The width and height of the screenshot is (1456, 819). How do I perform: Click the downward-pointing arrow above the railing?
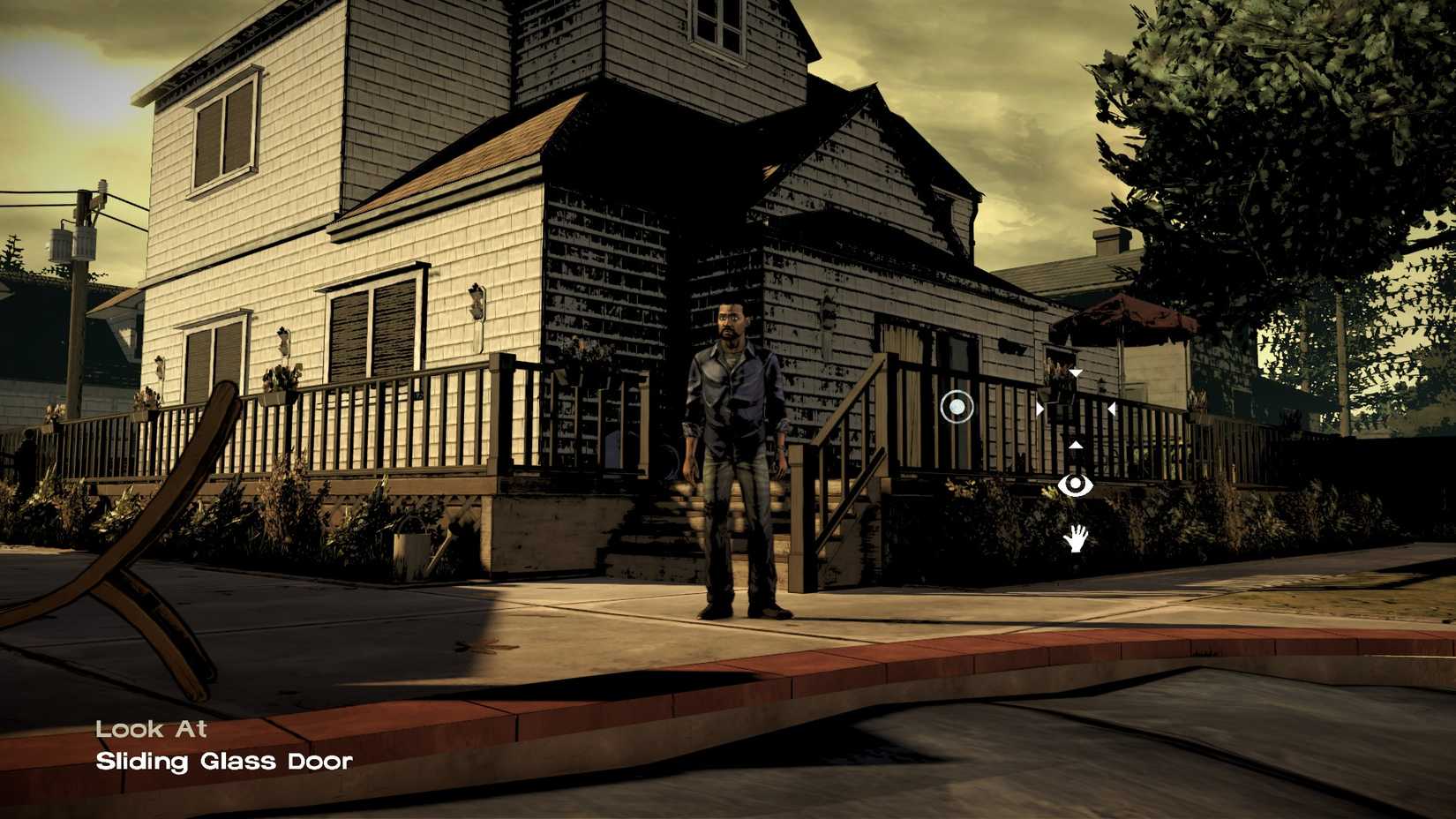[1076, 373]
